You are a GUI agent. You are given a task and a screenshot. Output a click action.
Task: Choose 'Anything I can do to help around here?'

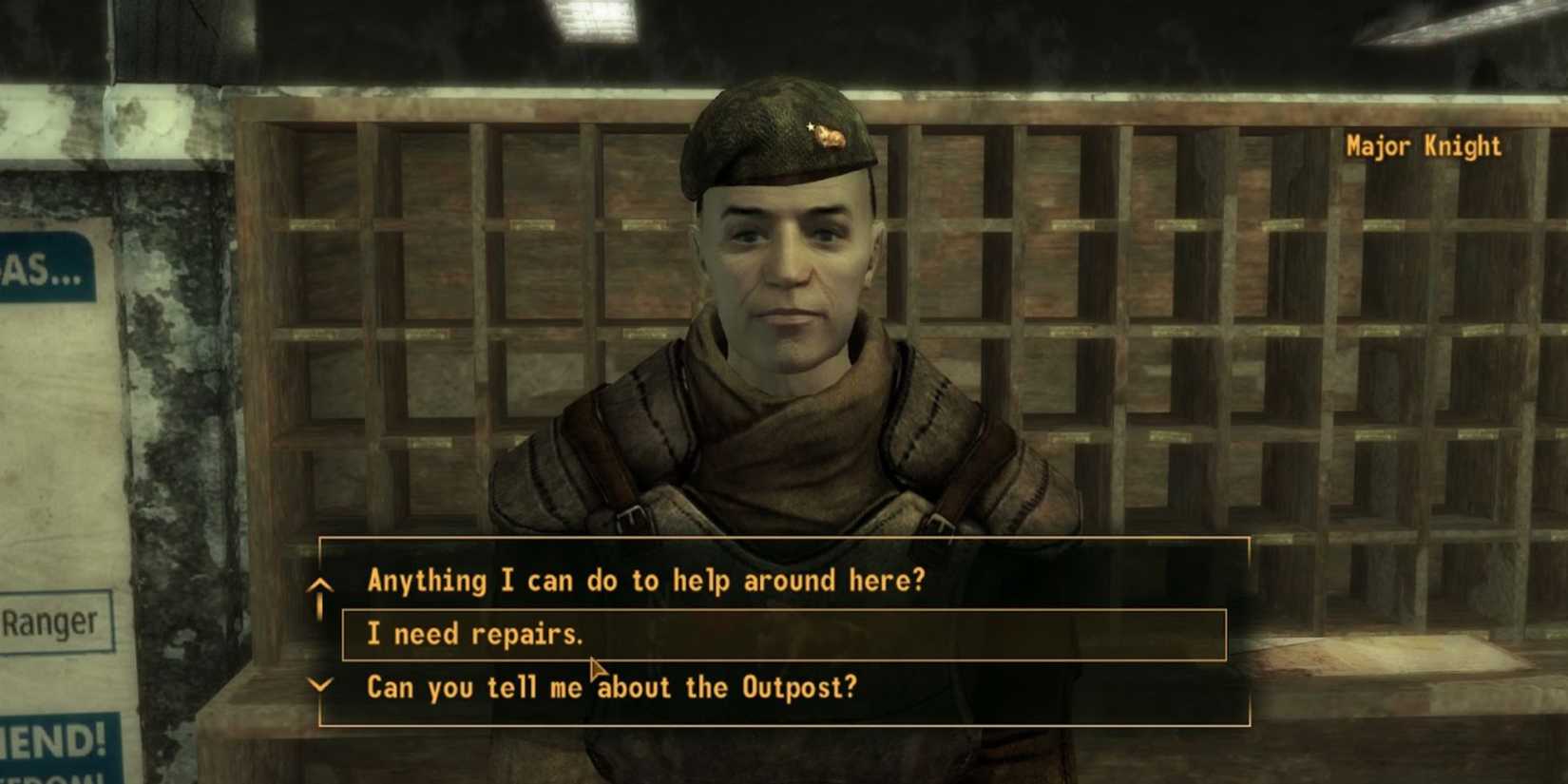(647, 580)
